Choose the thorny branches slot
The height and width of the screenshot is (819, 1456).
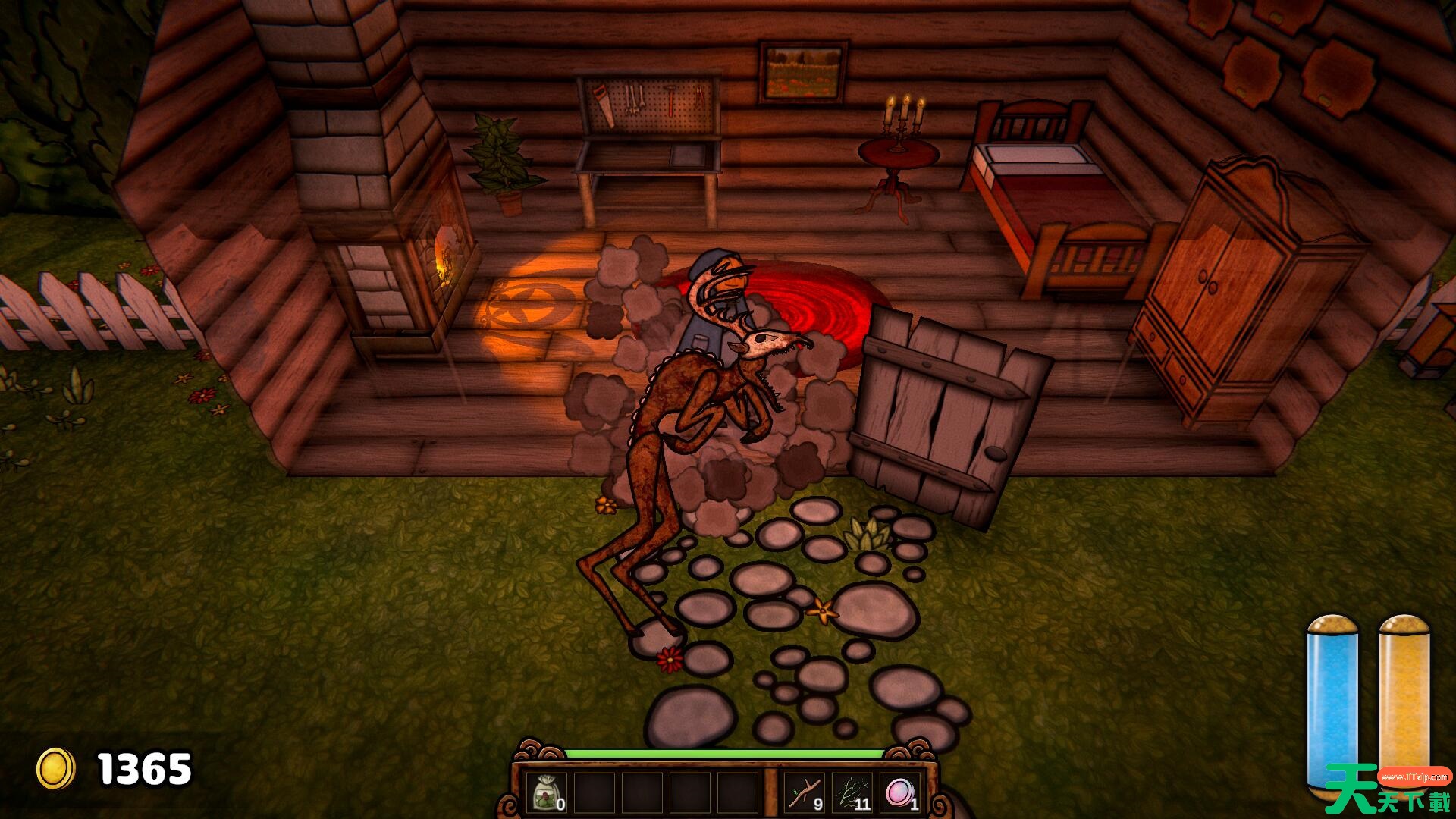852,793
